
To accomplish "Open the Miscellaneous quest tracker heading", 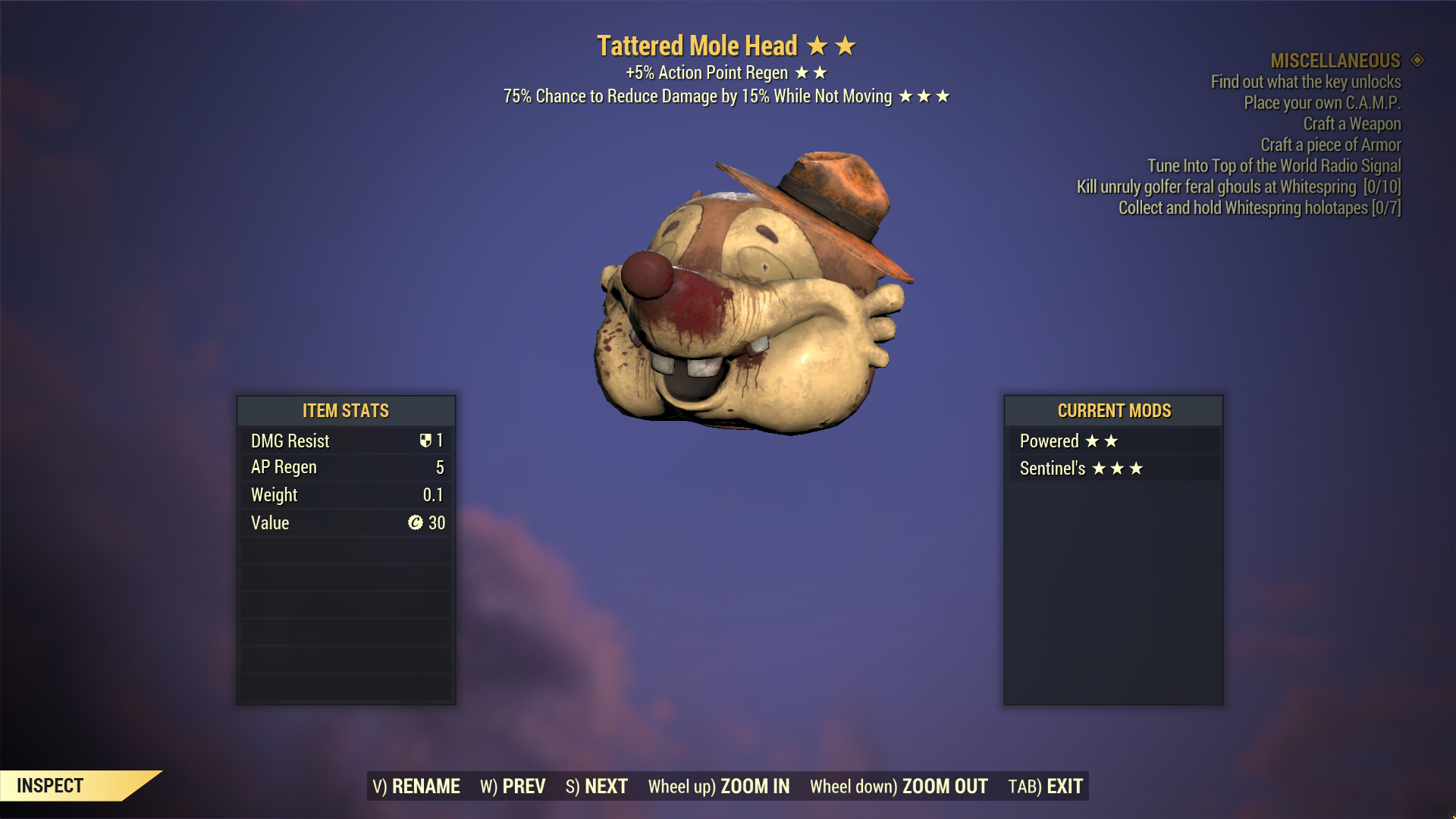I will point(1335,61).
